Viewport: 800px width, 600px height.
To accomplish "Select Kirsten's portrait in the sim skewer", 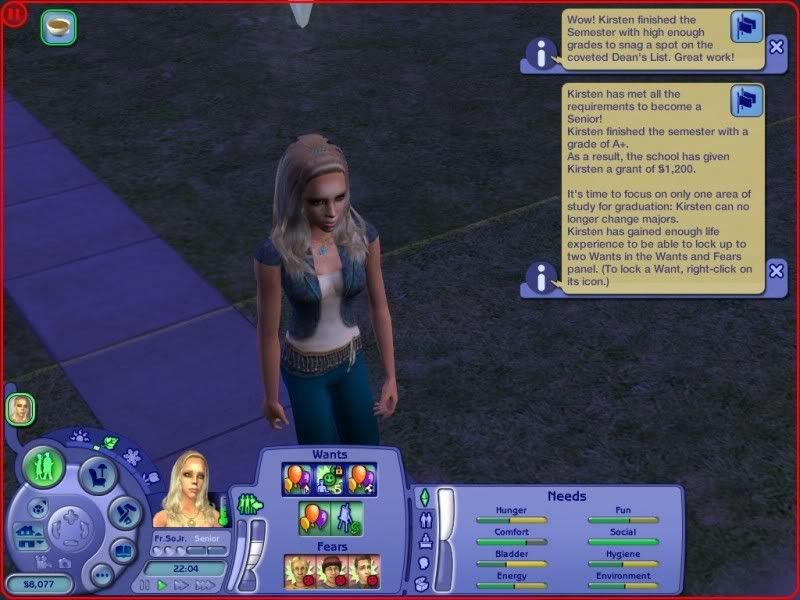I will 20,408.
